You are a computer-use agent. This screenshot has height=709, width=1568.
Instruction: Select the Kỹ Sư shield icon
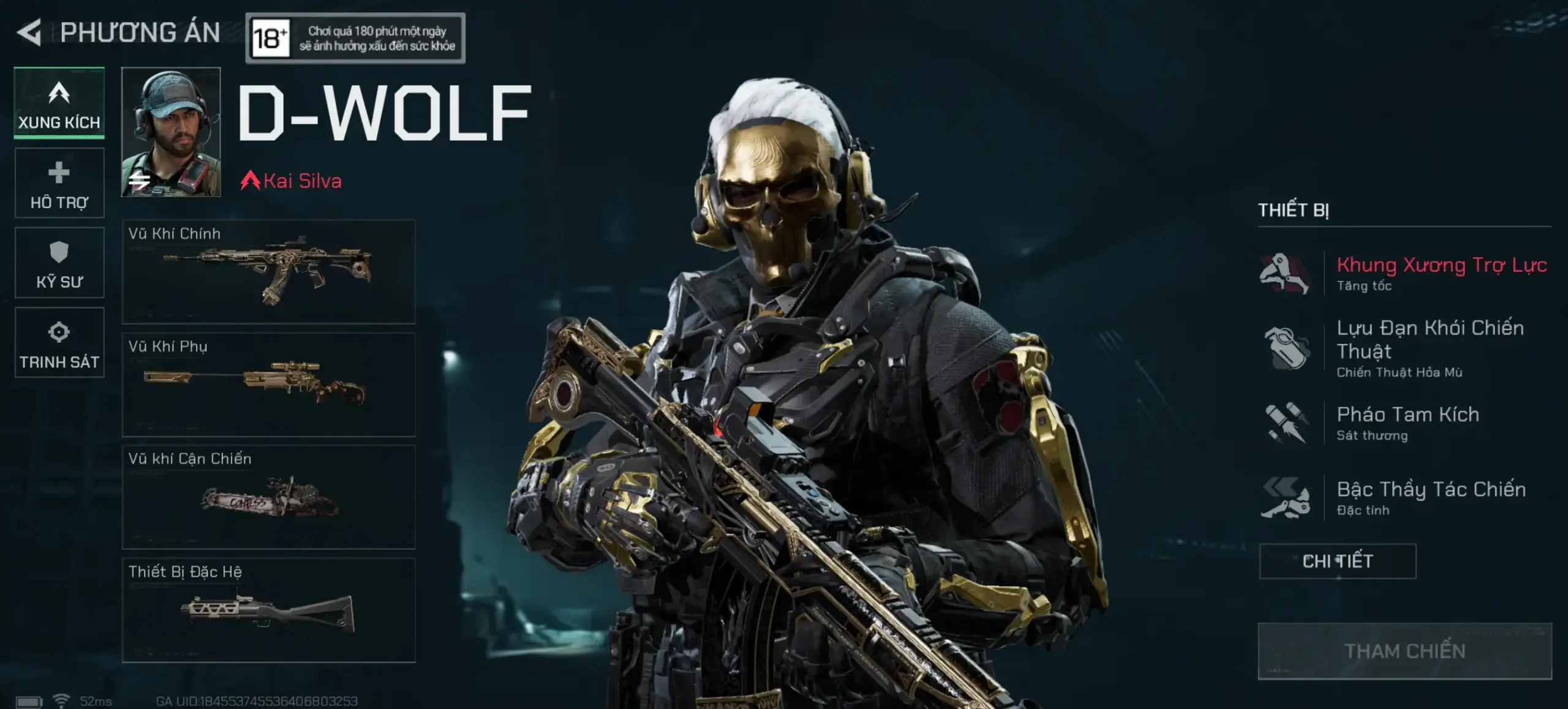tap(59, 262)
